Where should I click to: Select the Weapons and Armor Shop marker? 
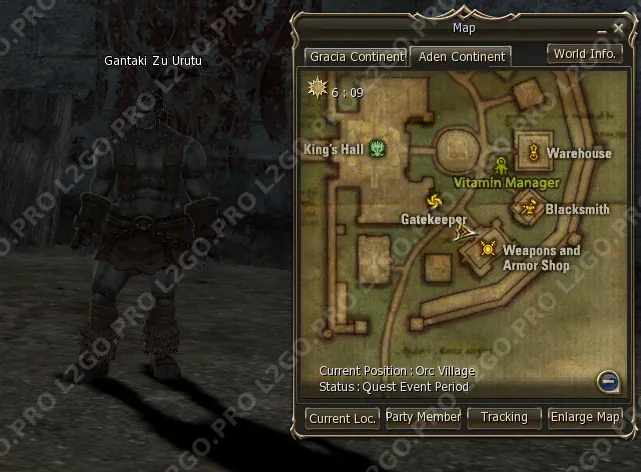coord(488,249)
